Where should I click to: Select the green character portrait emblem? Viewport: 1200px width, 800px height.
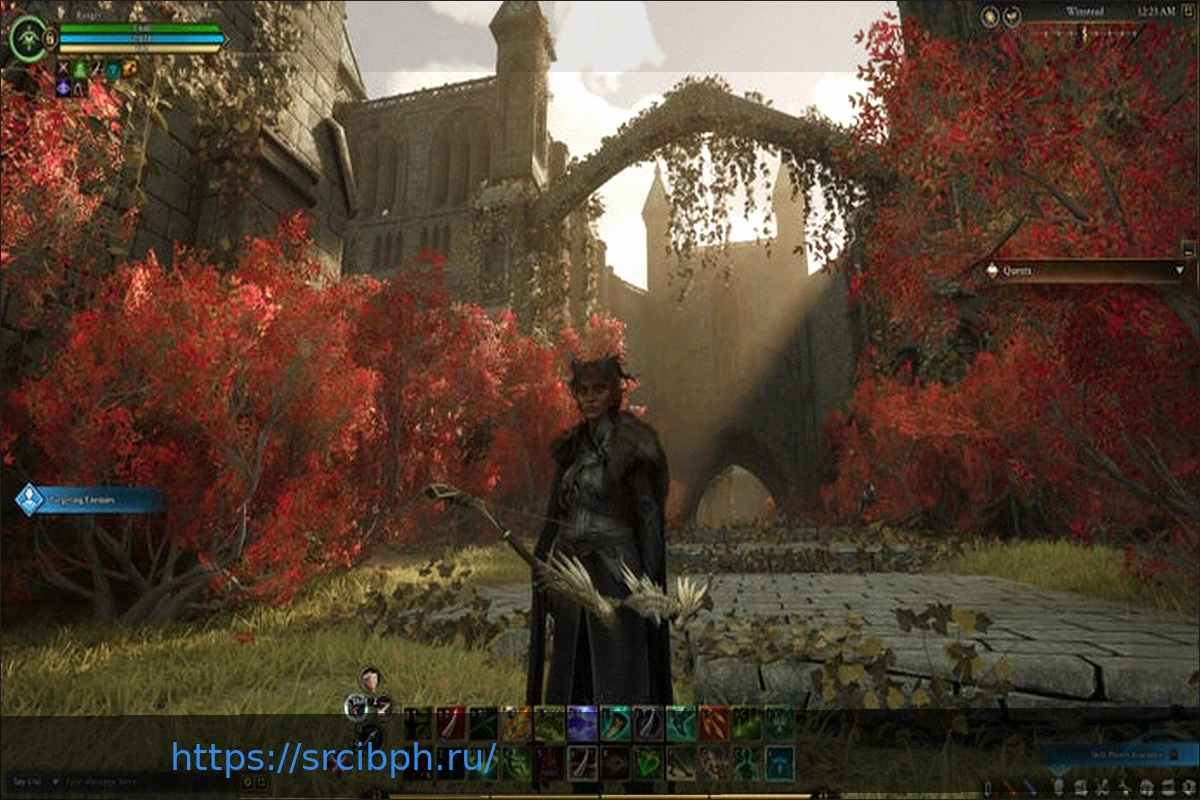tap(29, 39)
